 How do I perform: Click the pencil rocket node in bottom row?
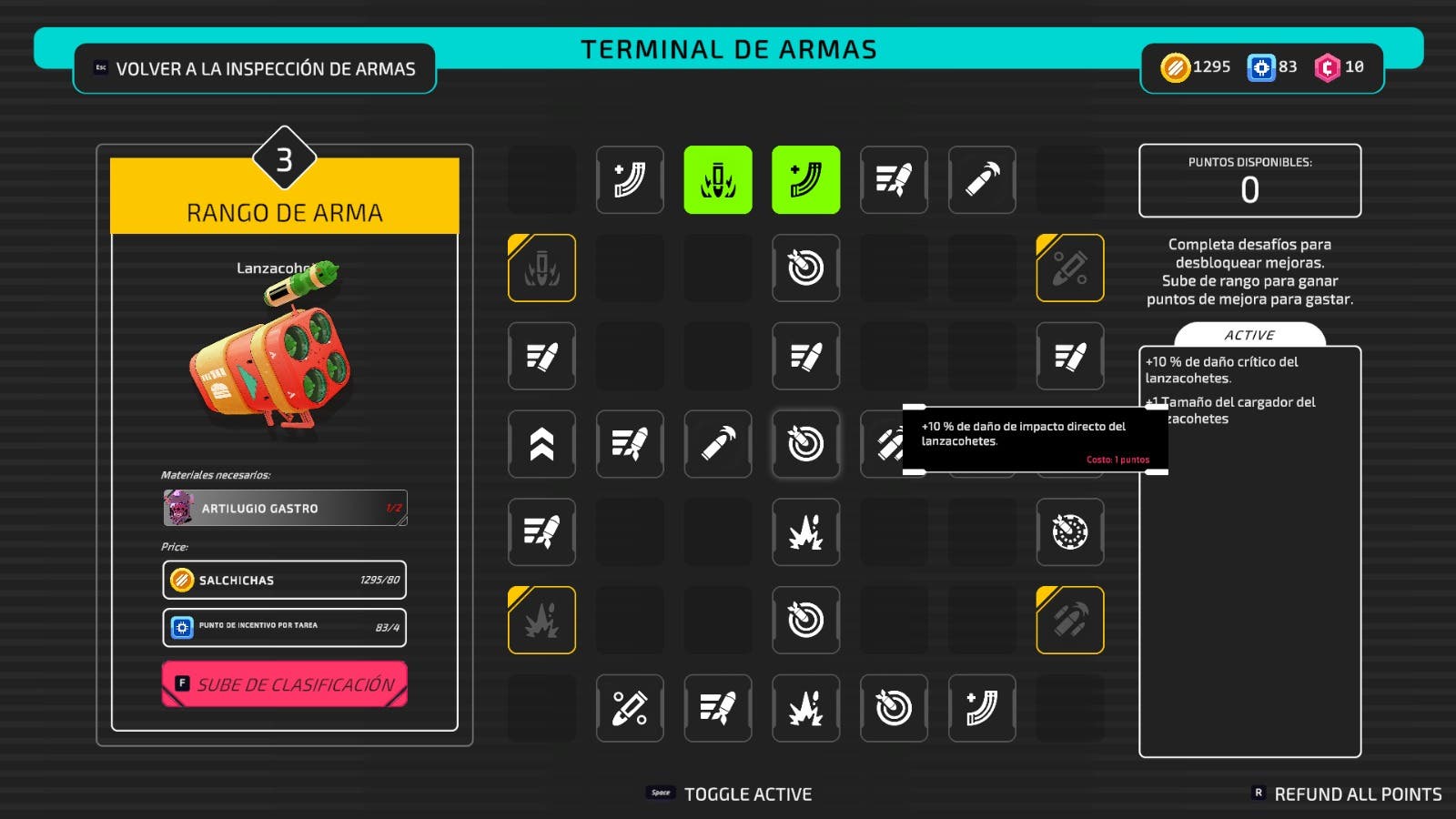[630, 709]
